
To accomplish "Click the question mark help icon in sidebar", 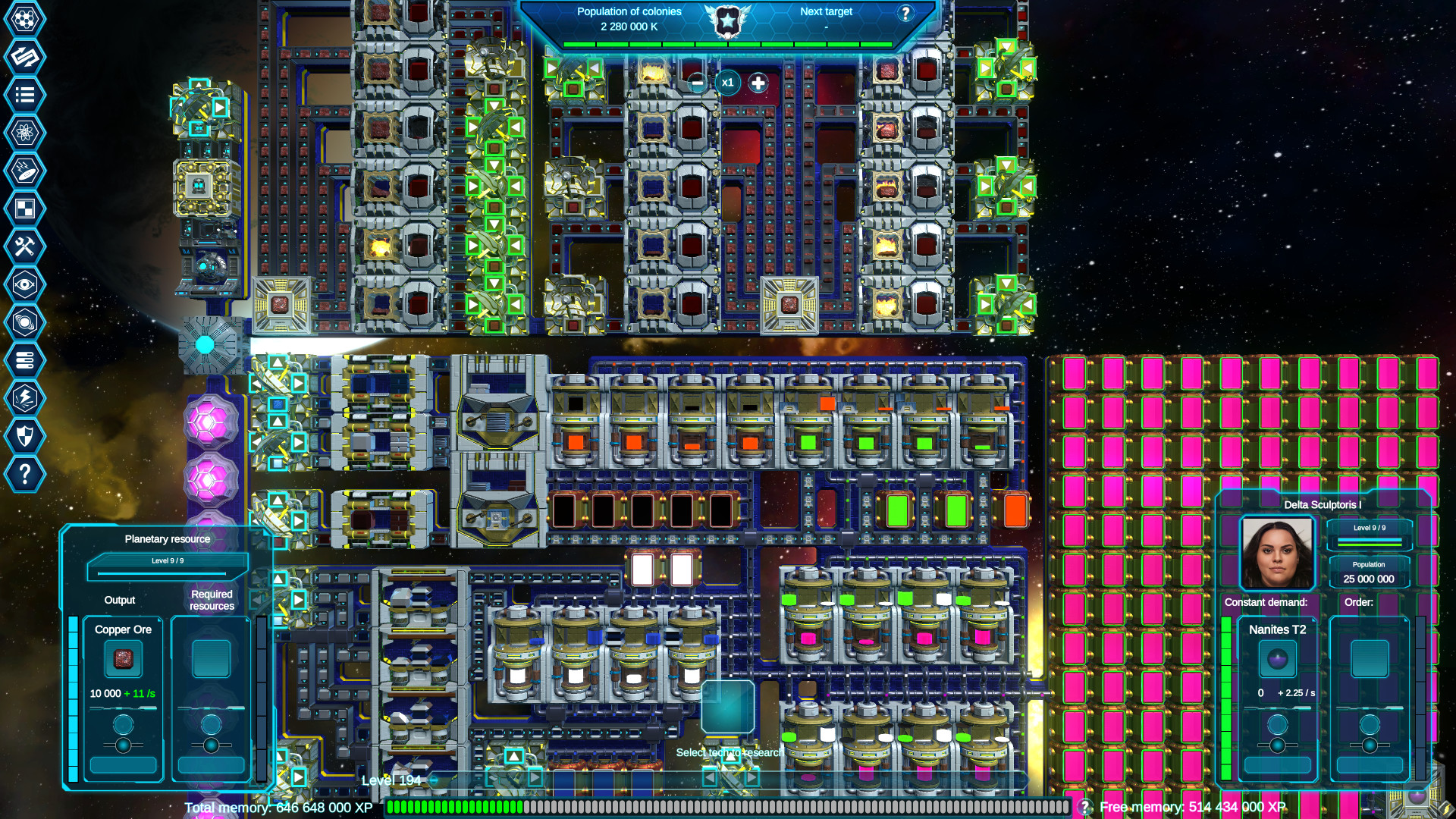I will click(25, 474).
